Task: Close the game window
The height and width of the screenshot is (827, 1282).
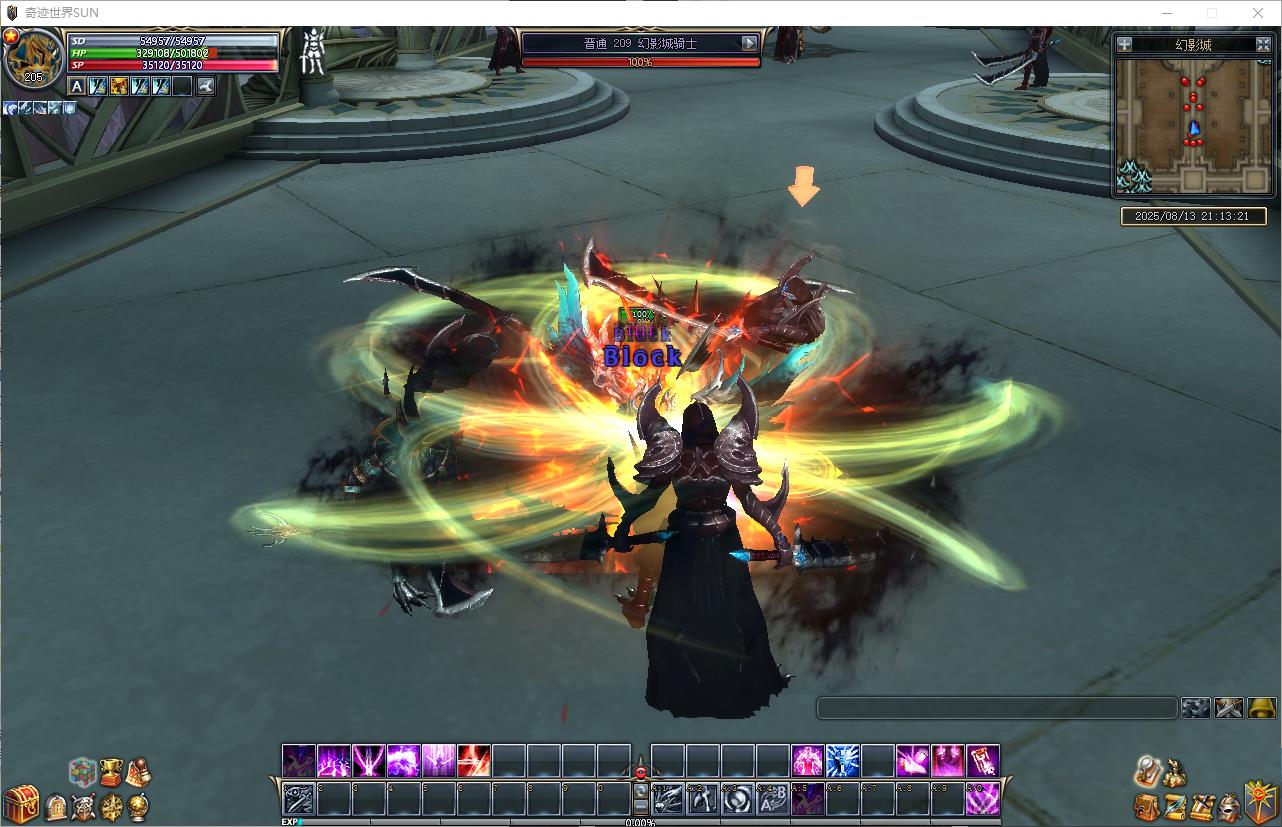Action: coord(1258,13)
